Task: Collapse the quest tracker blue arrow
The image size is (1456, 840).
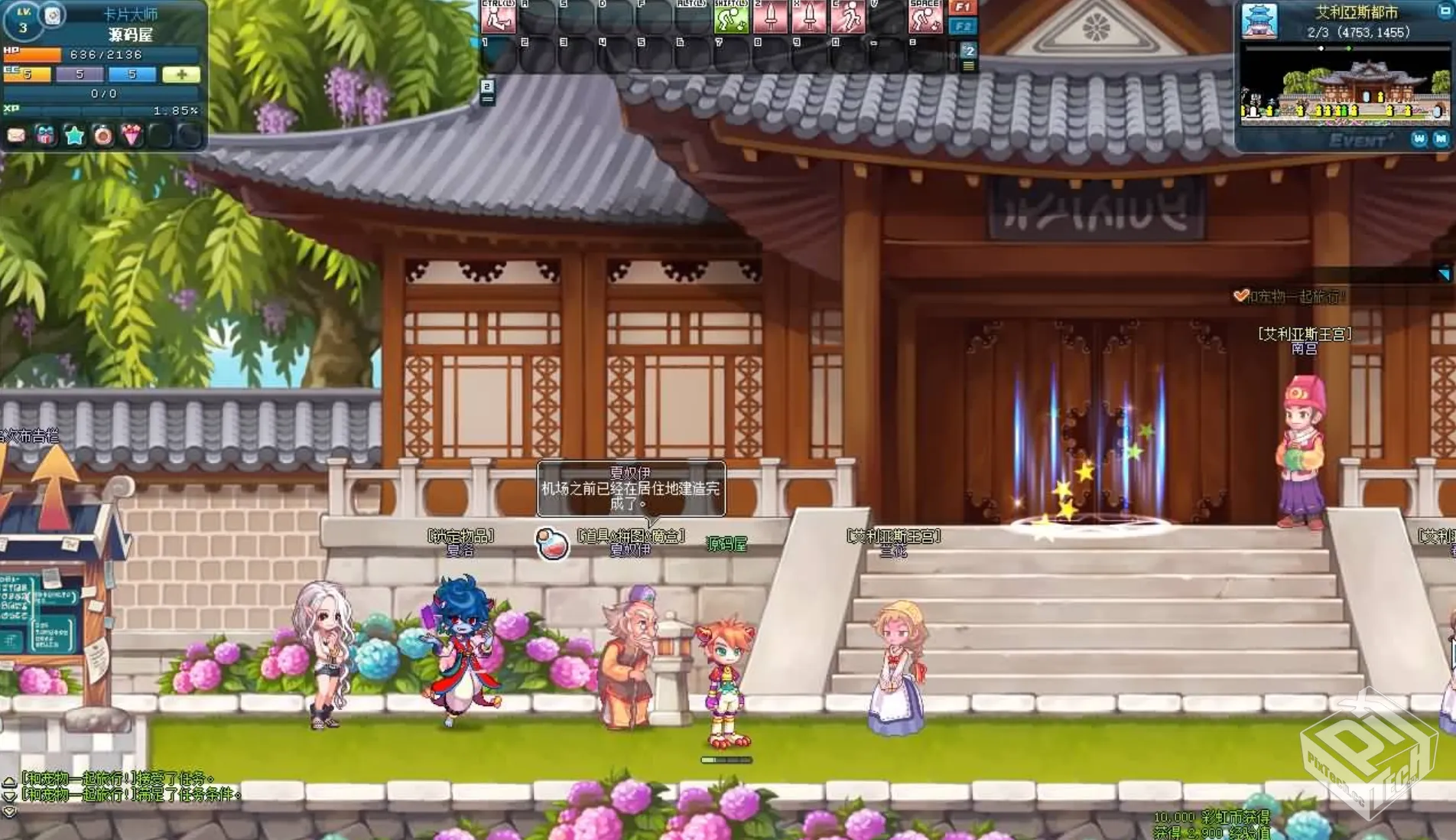Action: pyautogui.click(x=1443, y=273)
